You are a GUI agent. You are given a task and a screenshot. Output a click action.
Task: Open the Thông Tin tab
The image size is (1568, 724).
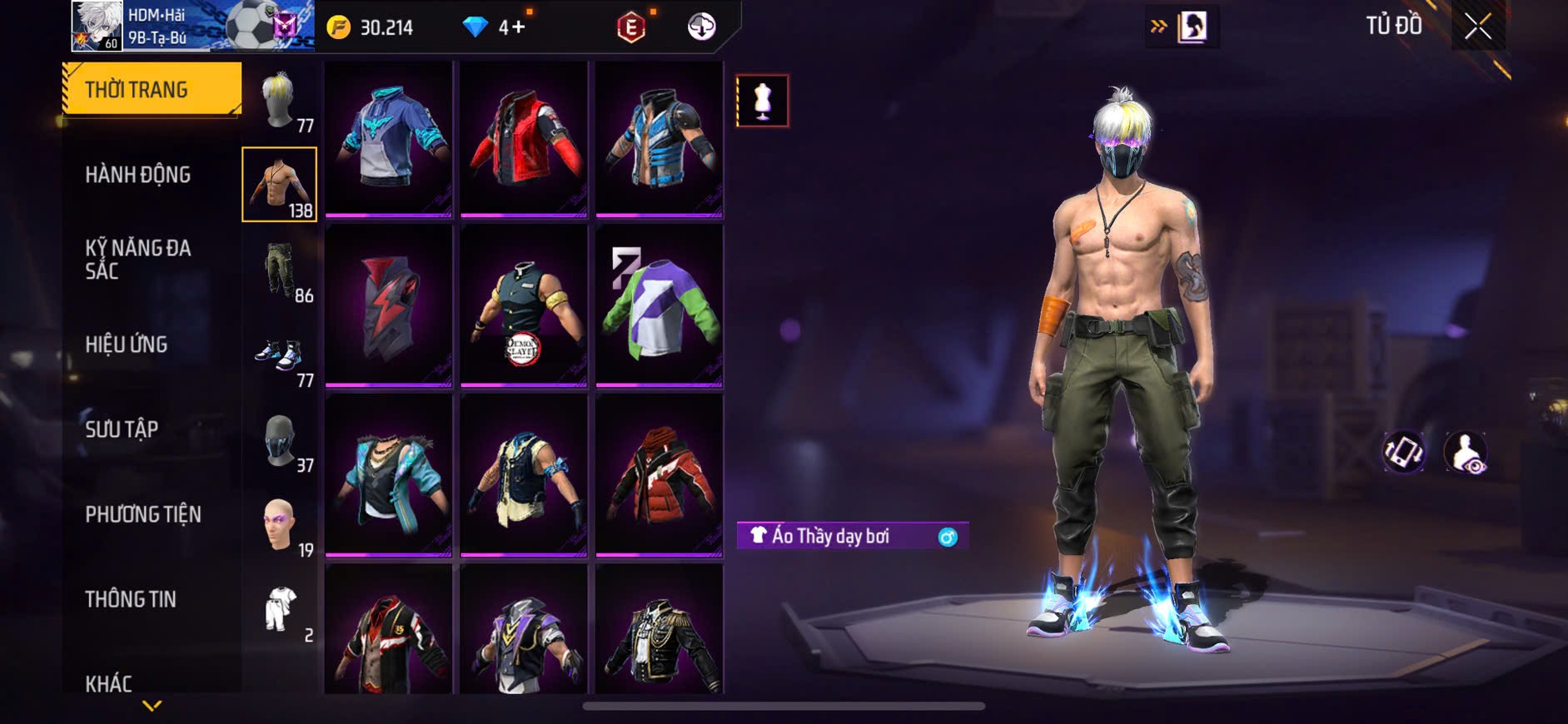pyautogui.click(x=131, y=599)
